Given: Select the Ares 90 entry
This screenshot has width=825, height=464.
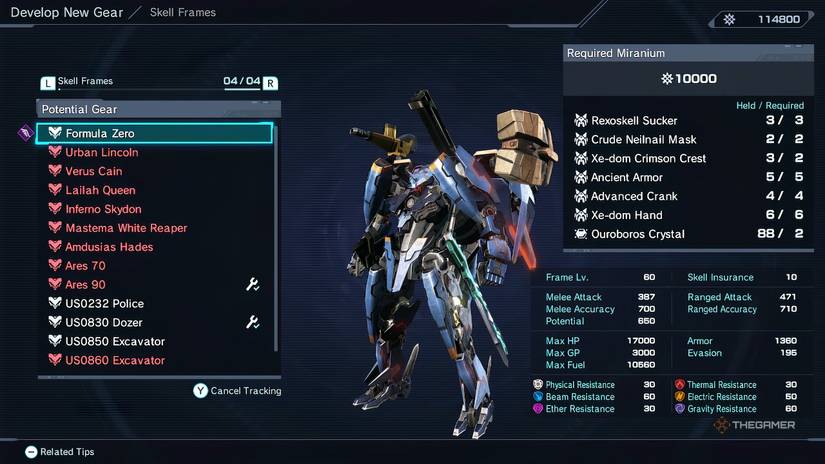Looking at the screenshot, I should 85,285.
